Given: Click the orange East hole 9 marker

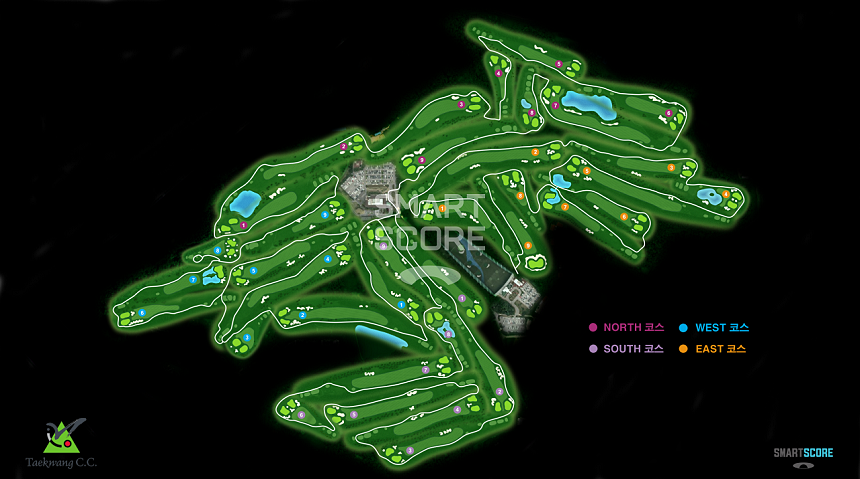Looking at the screenshot, I should coord(528,245).
